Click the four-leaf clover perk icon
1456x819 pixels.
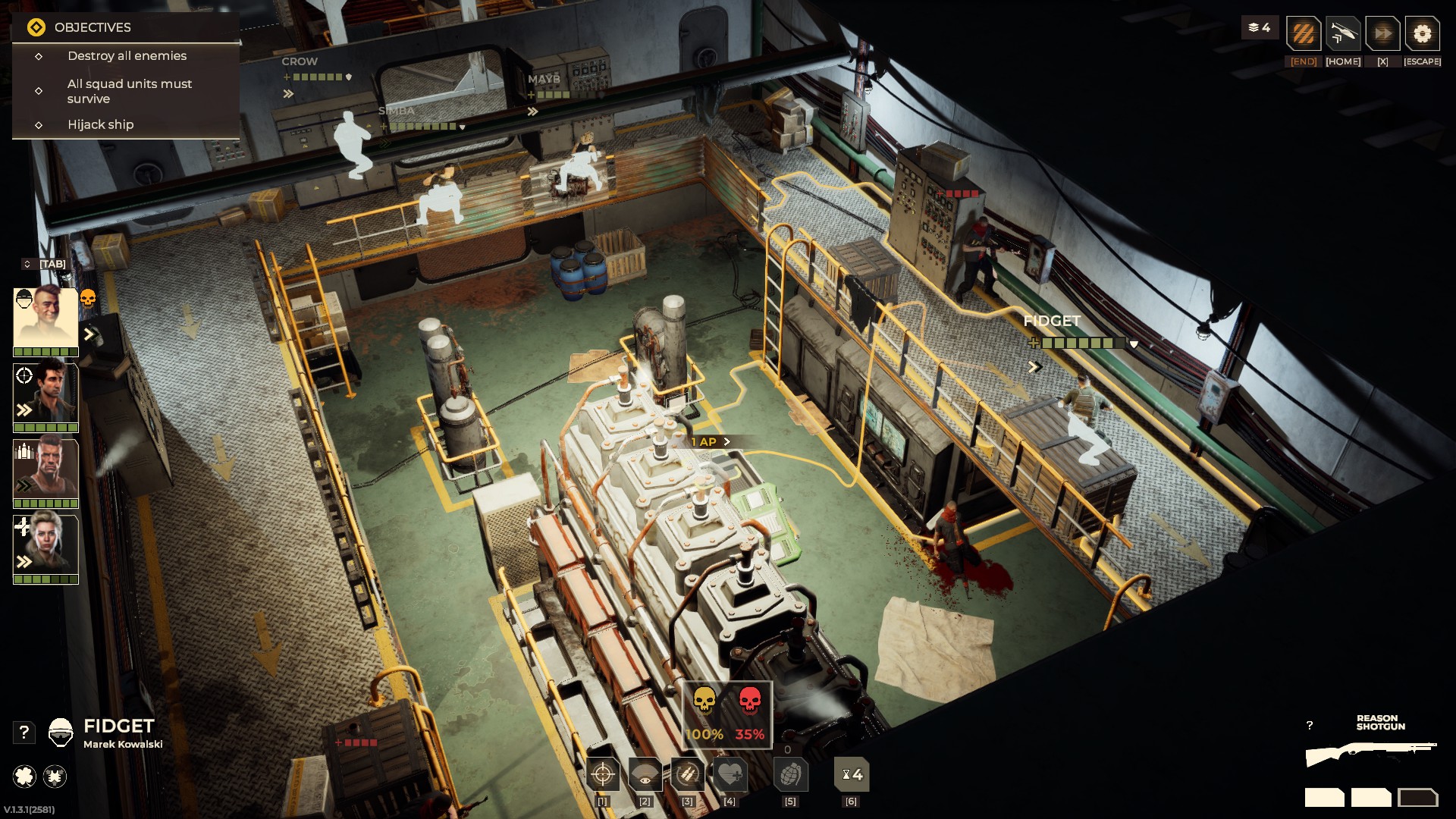[x=24, y=776]
